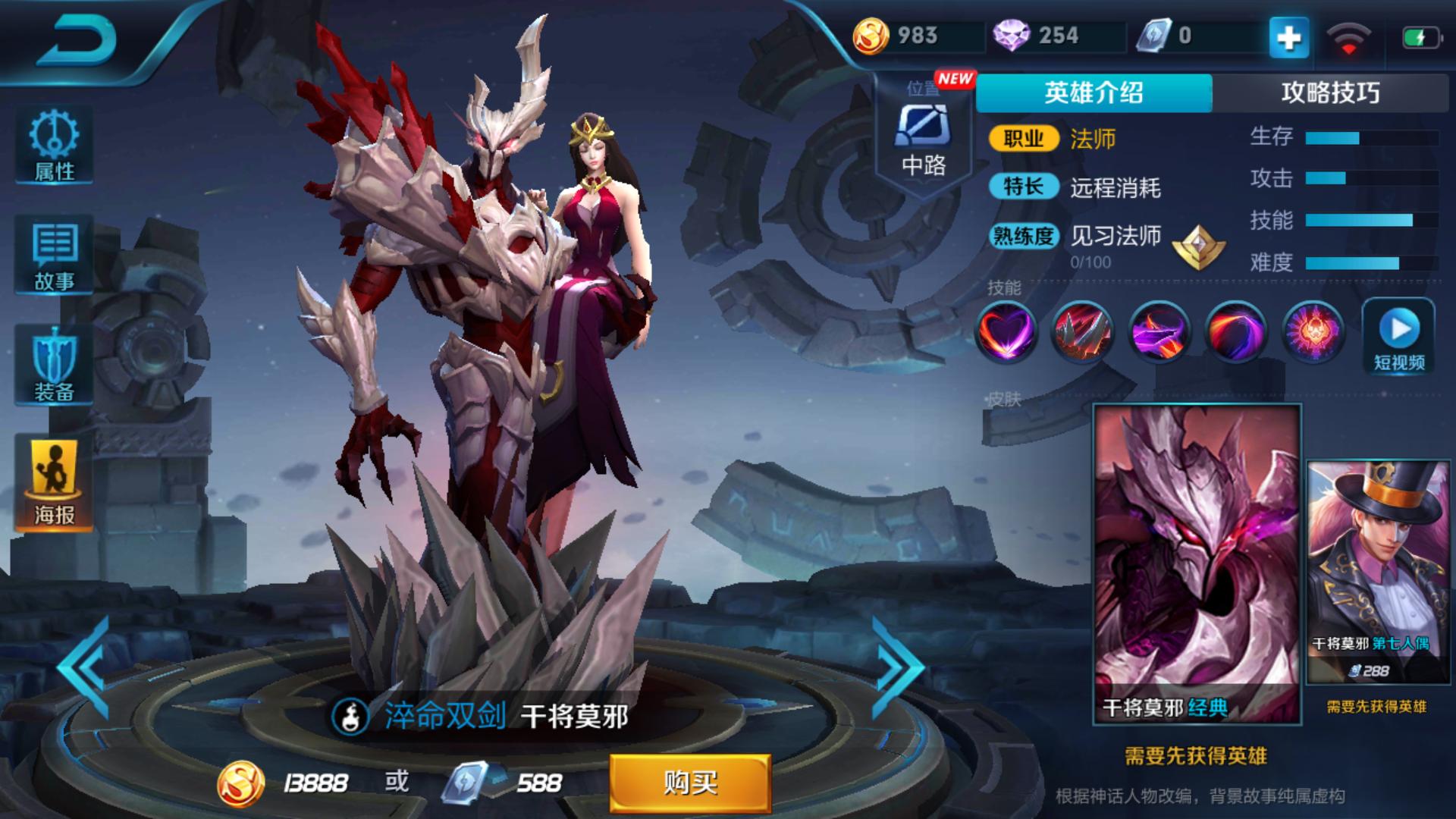Screen dimensions: 1456x819
Task: Click the network signal indicator
Action: tap(1349, 36)
